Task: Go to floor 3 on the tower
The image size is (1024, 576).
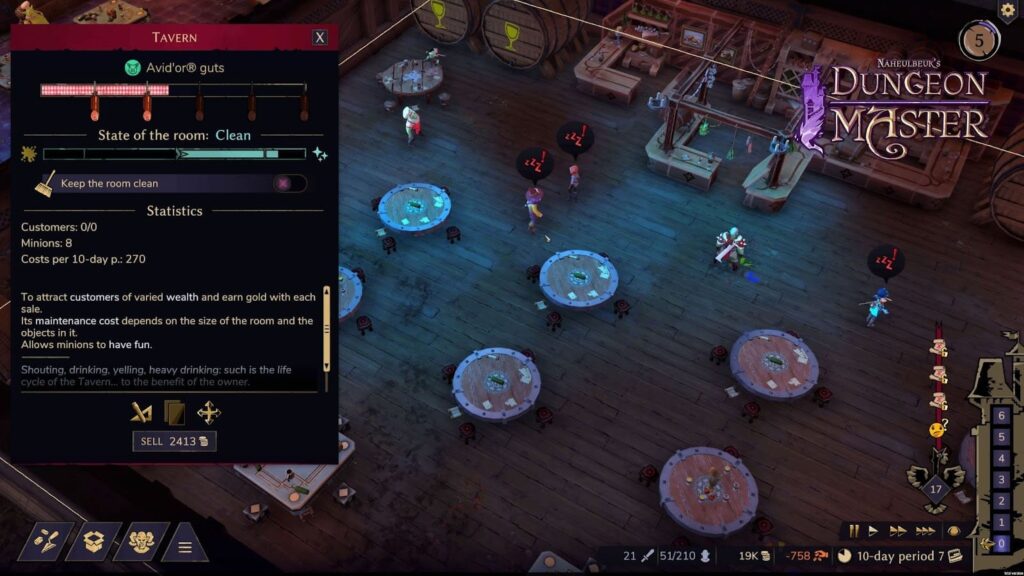Action: pyautogui.click(x=1002, y=480)
